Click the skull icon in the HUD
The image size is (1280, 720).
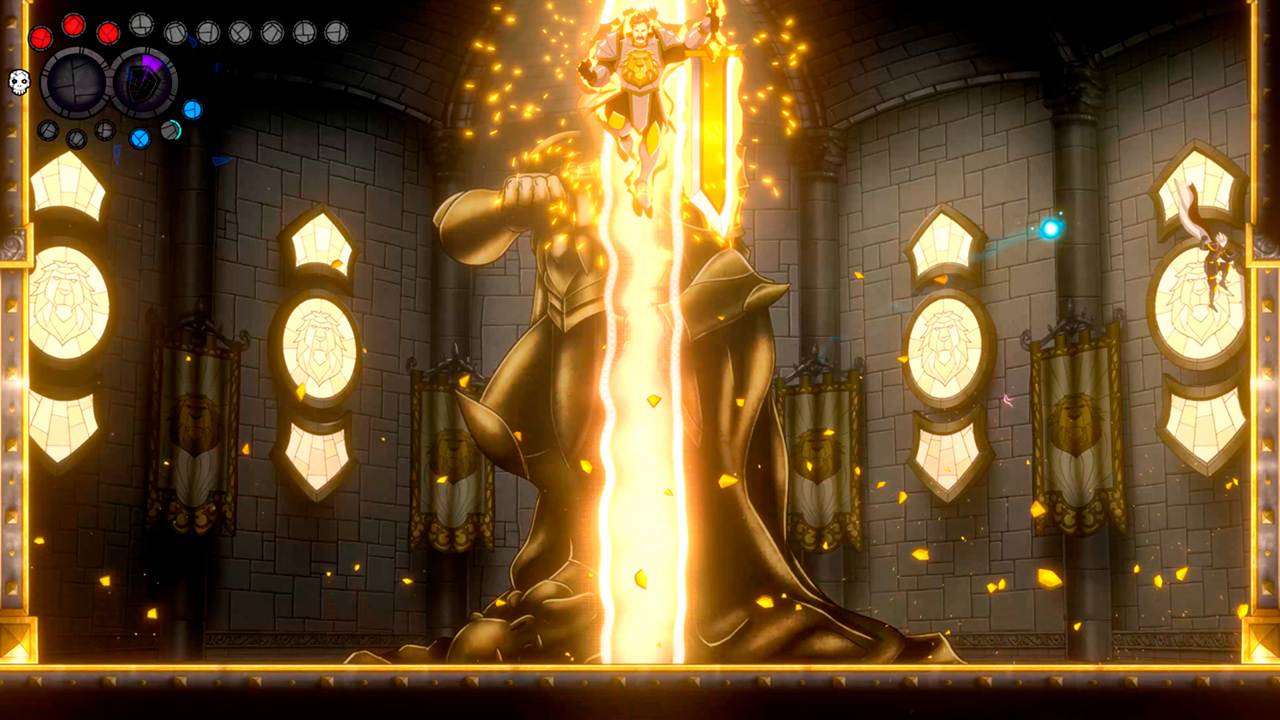click(x=18, y=82)
